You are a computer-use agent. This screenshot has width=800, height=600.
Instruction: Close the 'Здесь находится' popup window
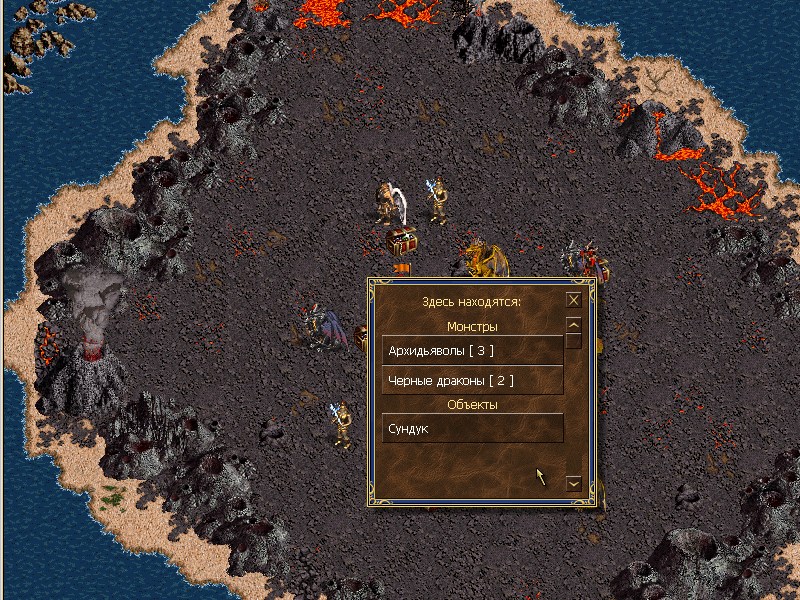click(x=574, y=299)
